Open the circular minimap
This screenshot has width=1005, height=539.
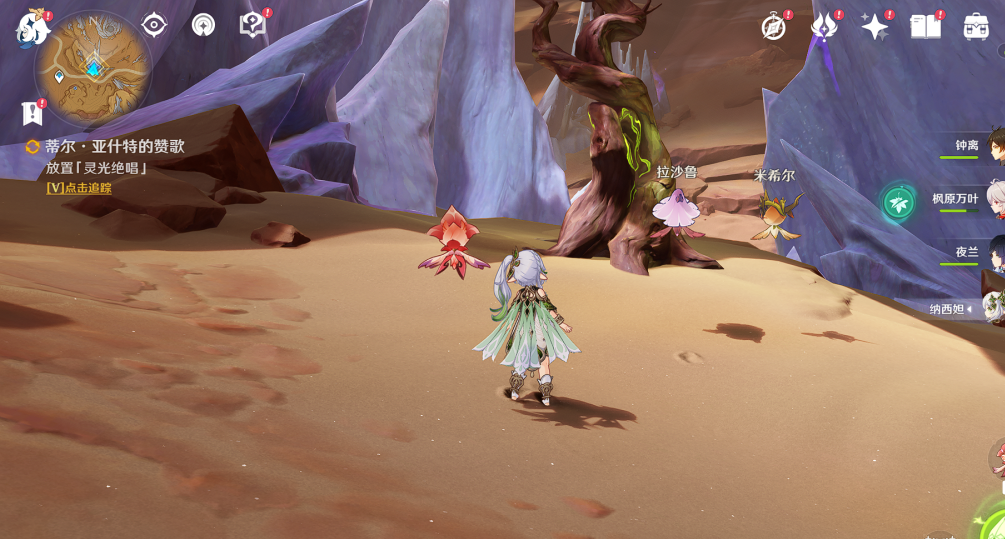pyautogui.click(x=93, y=68)
